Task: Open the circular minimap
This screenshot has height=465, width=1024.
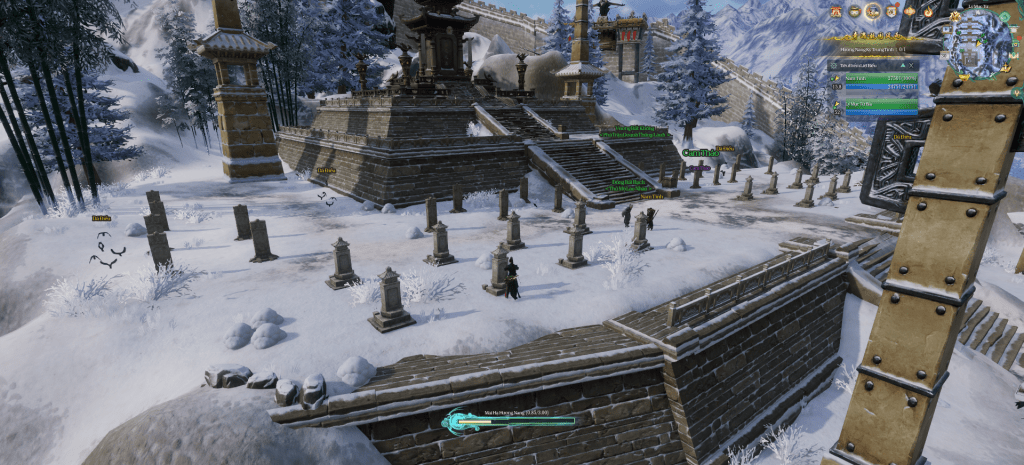Action: 975,42
